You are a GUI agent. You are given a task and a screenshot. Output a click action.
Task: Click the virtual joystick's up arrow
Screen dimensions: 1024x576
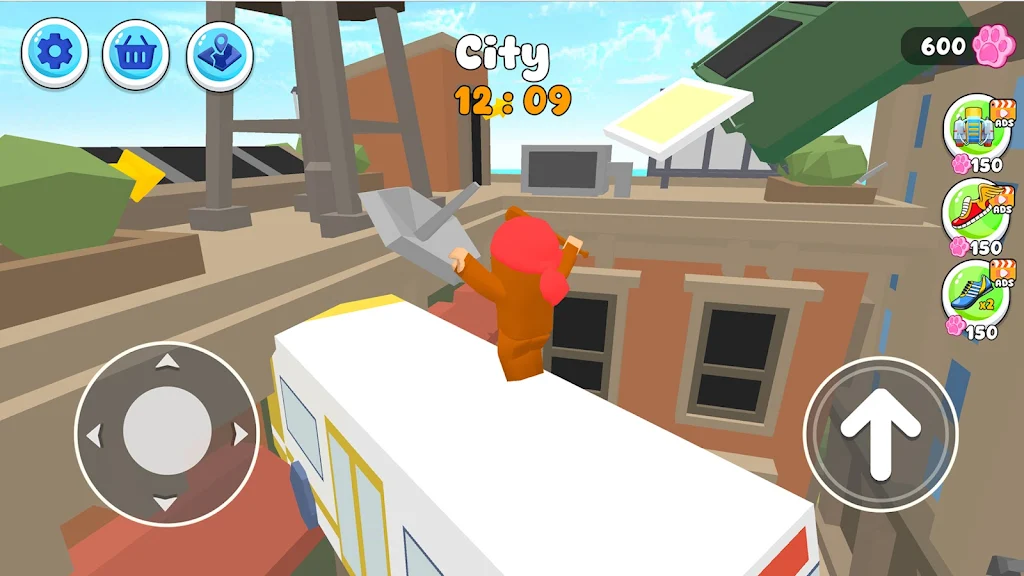click(167, 361)
